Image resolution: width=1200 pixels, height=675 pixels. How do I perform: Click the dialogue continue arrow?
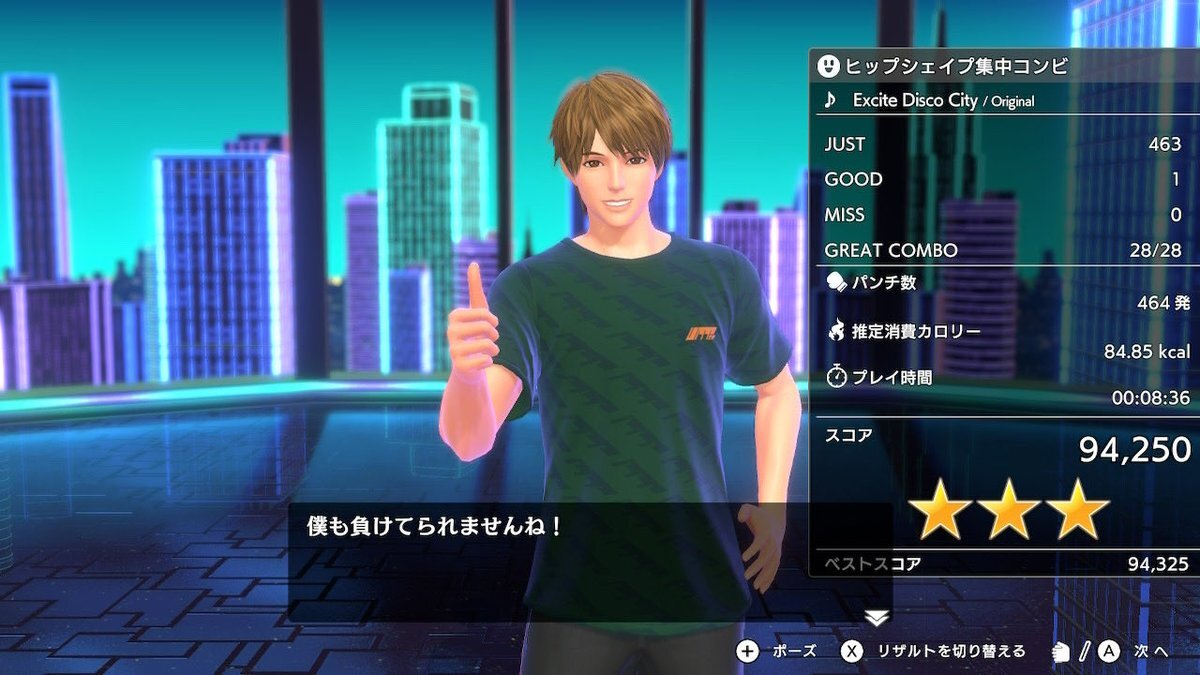(x=876, y=618)
